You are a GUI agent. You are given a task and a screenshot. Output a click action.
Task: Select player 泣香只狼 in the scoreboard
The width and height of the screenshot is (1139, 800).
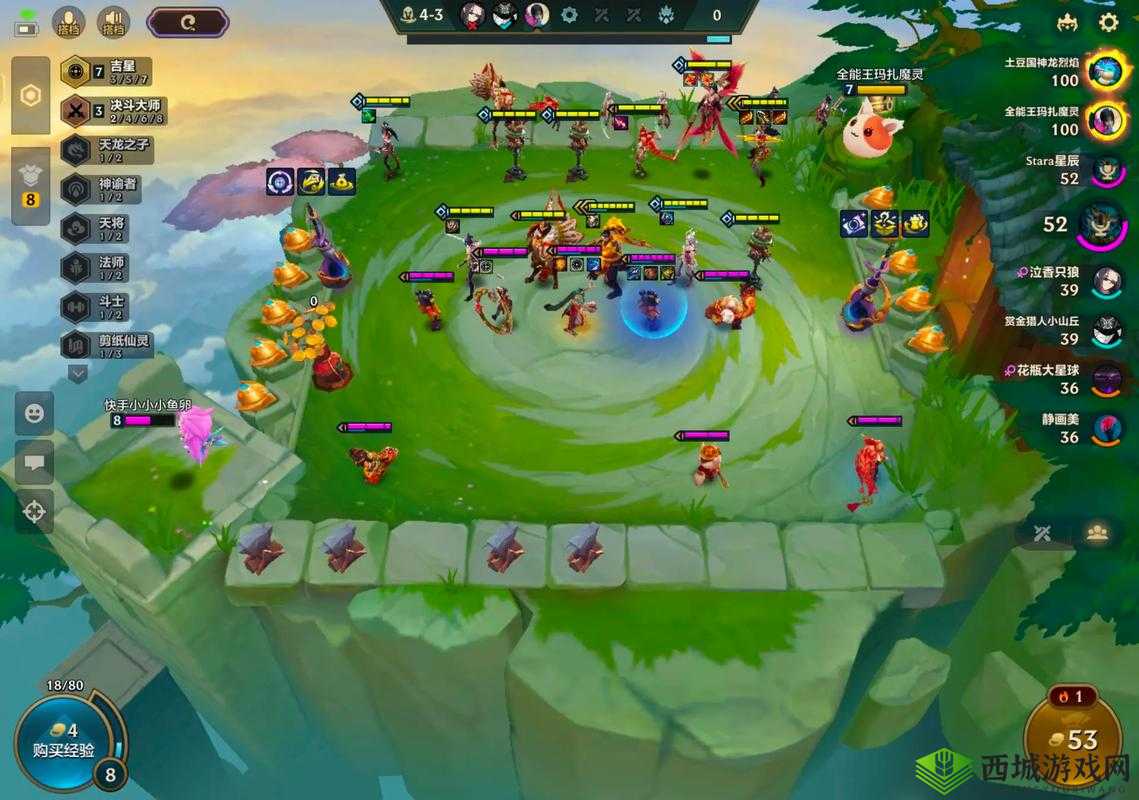point(1104,281)
